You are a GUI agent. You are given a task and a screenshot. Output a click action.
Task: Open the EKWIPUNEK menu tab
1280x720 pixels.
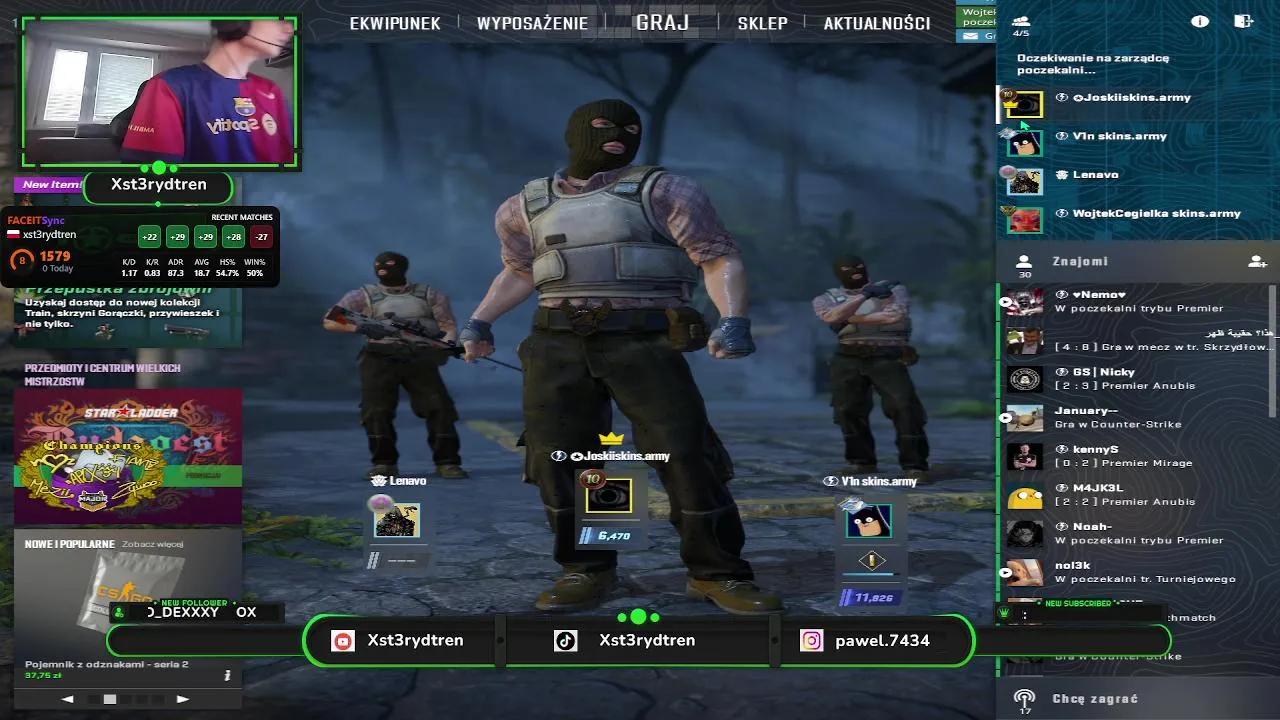coord(394,23)
